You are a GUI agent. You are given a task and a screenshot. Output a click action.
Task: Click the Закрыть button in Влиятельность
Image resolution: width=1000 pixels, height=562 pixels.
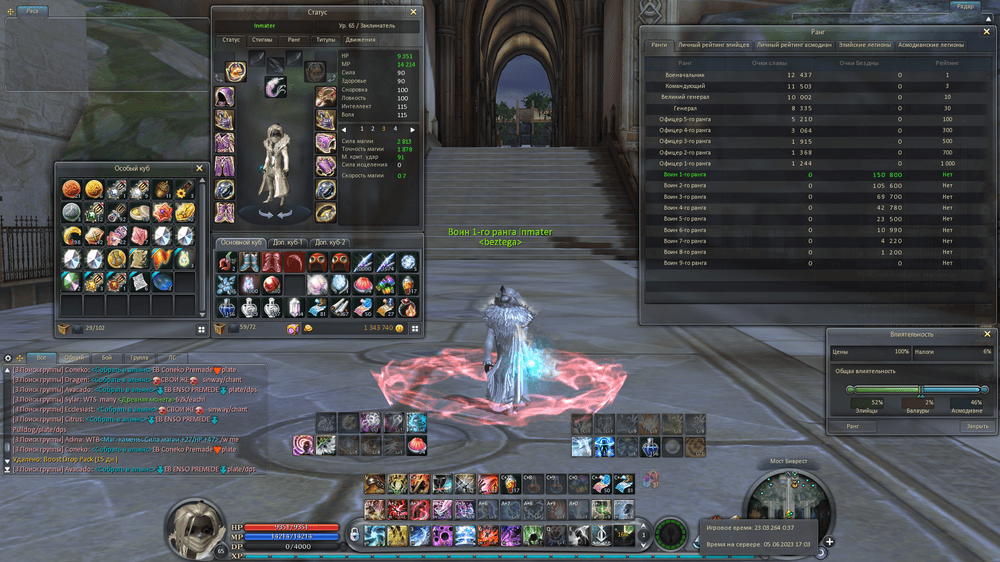pos(977,426)
